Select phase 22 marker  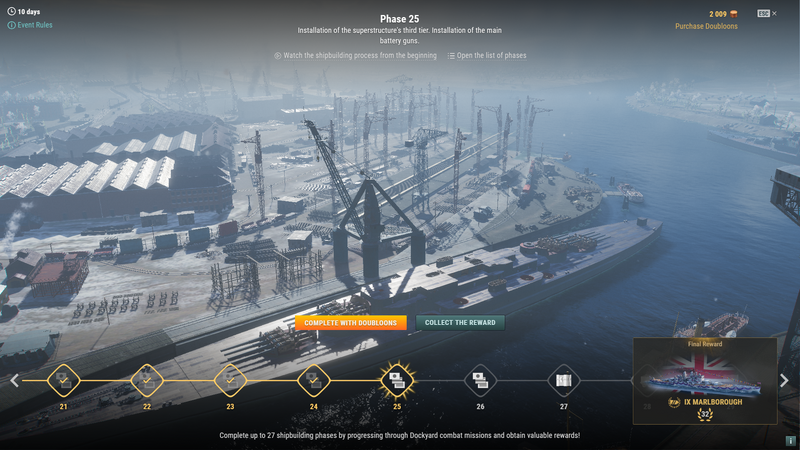click(x=147, y=380)
